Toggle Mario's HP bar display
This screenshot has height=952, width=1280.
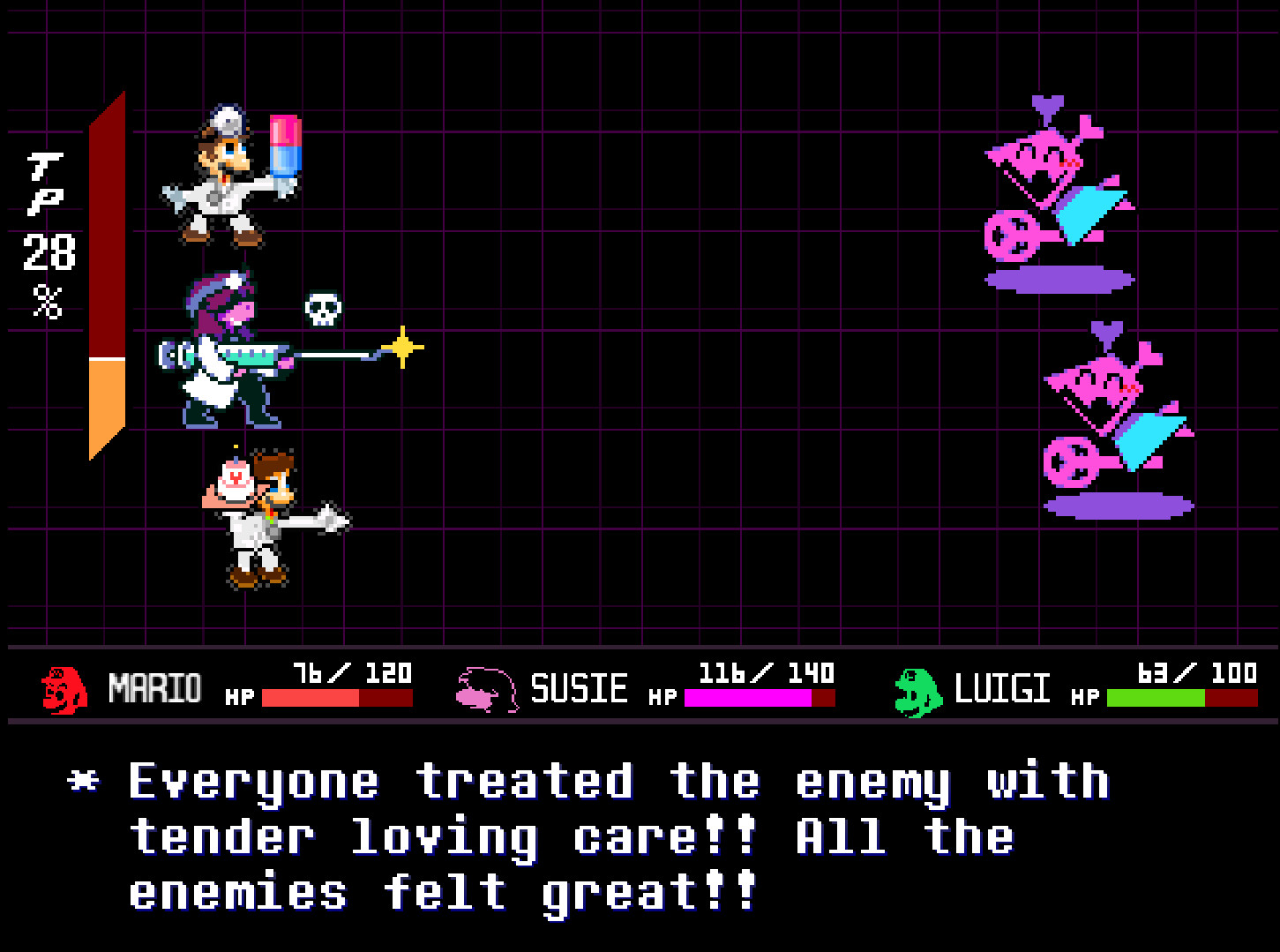(338, 698)
